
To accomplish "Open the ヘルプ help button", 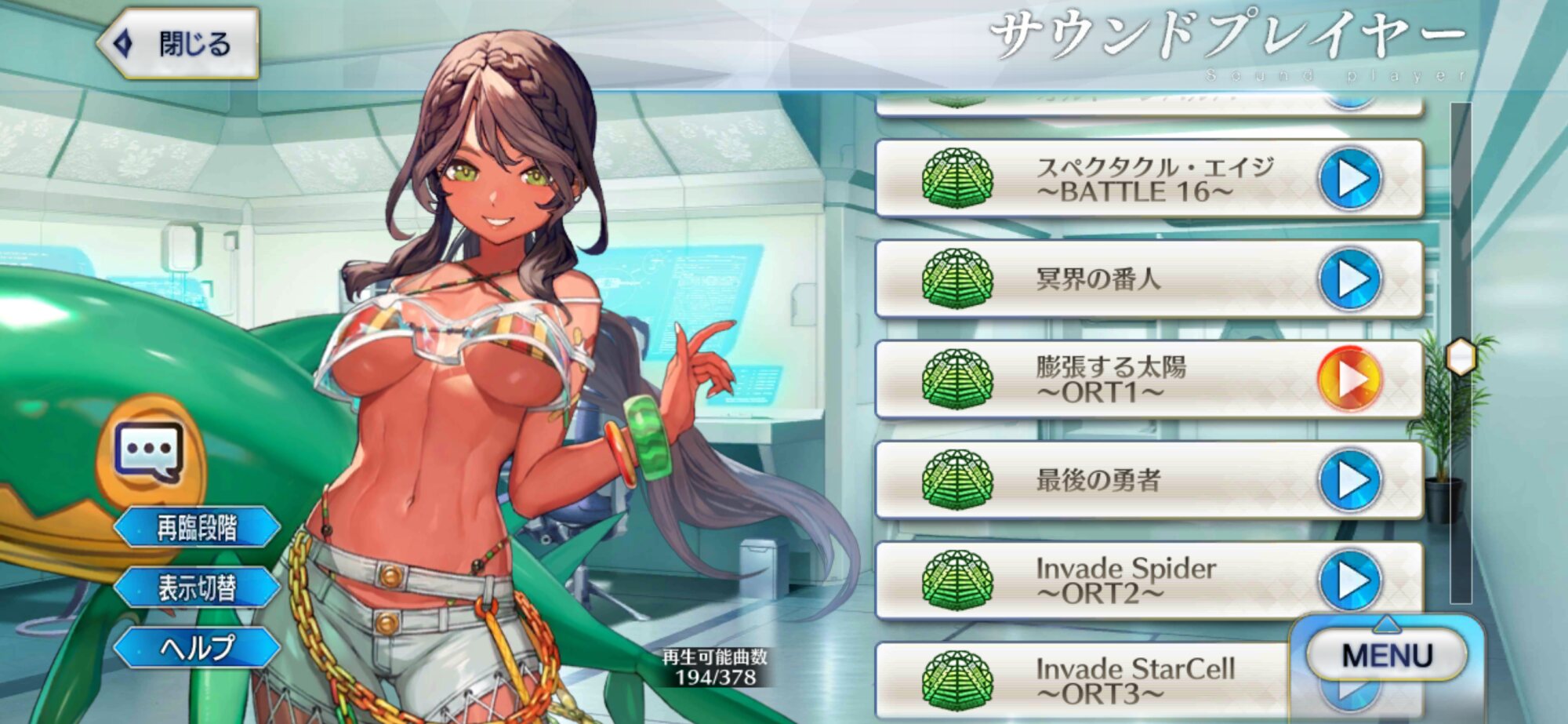I will (x=197, y=648).
